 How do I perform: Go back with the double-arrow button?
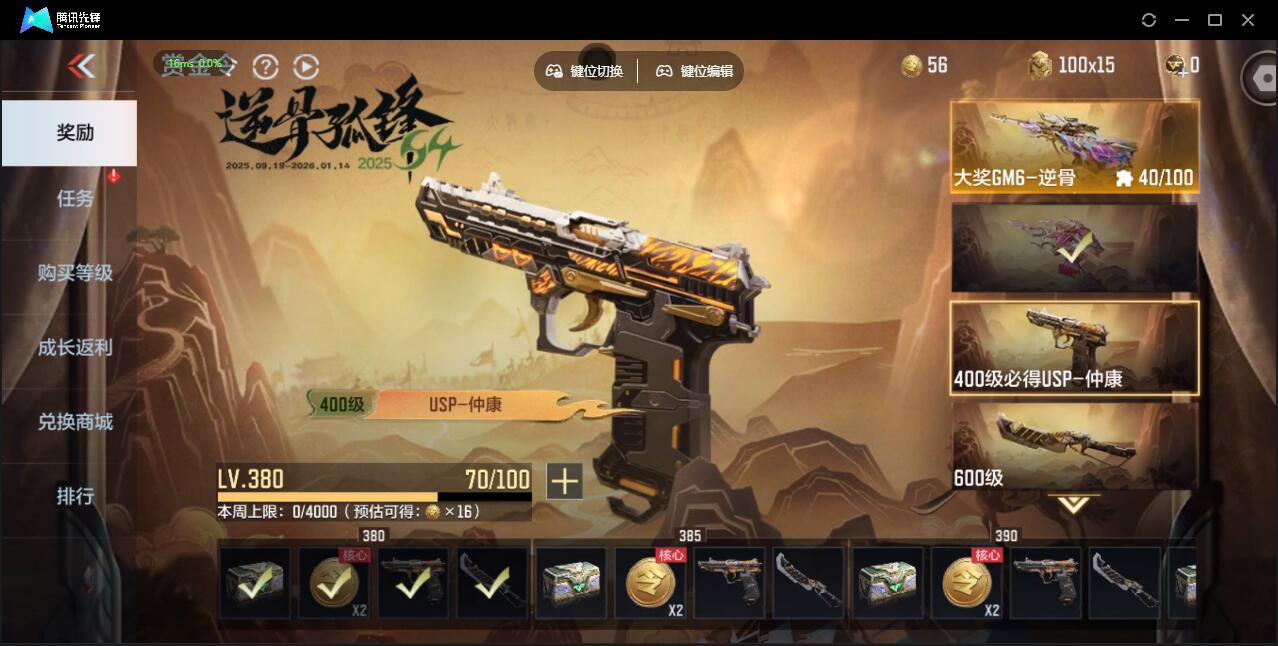tap(81, 66)
